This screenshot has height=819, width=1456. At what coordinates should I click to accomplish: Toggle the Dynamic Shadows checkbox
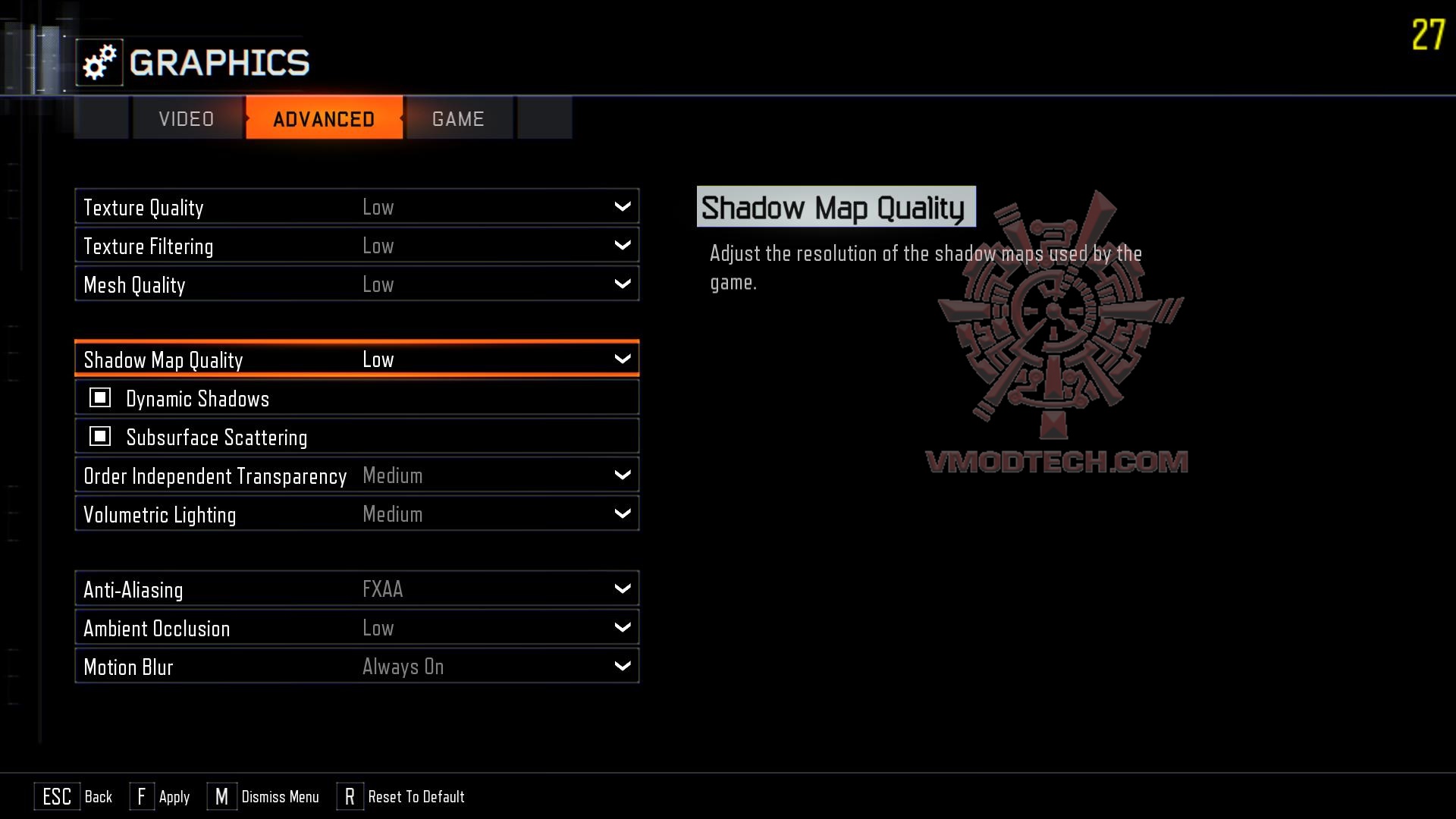point(100,398)
